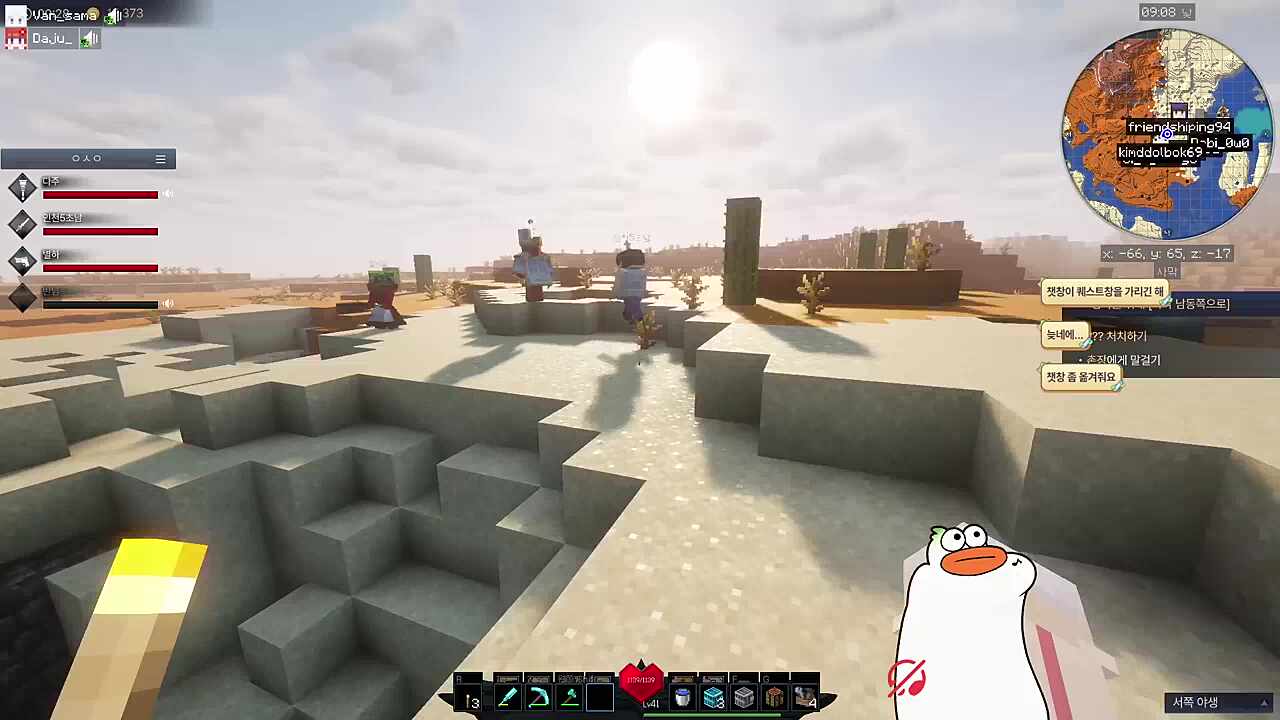Select the diamond axe hotbar slot
The image size is (1280, 720).
click(569, 698)
